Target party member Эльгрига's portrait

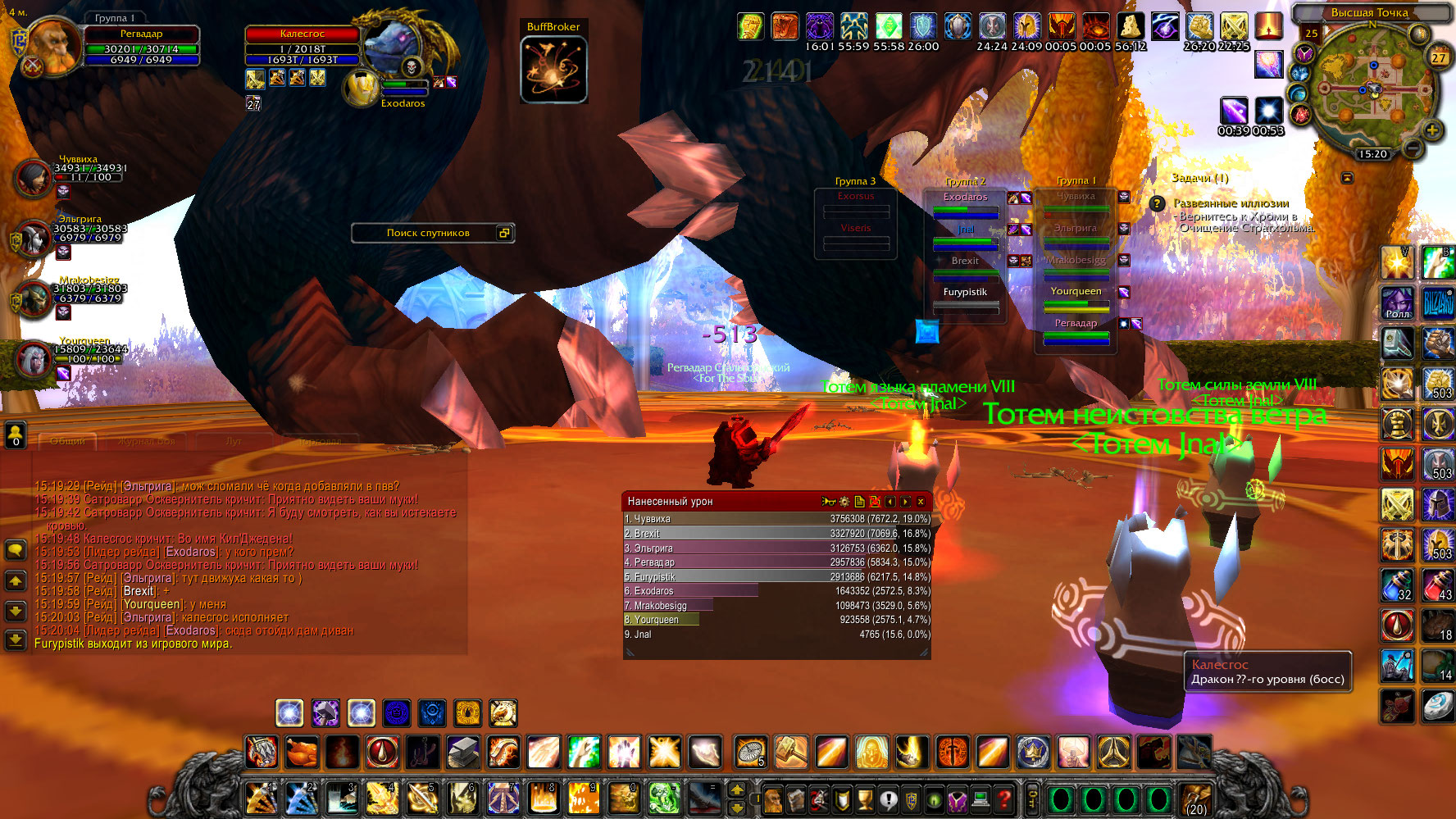(34, 238)
